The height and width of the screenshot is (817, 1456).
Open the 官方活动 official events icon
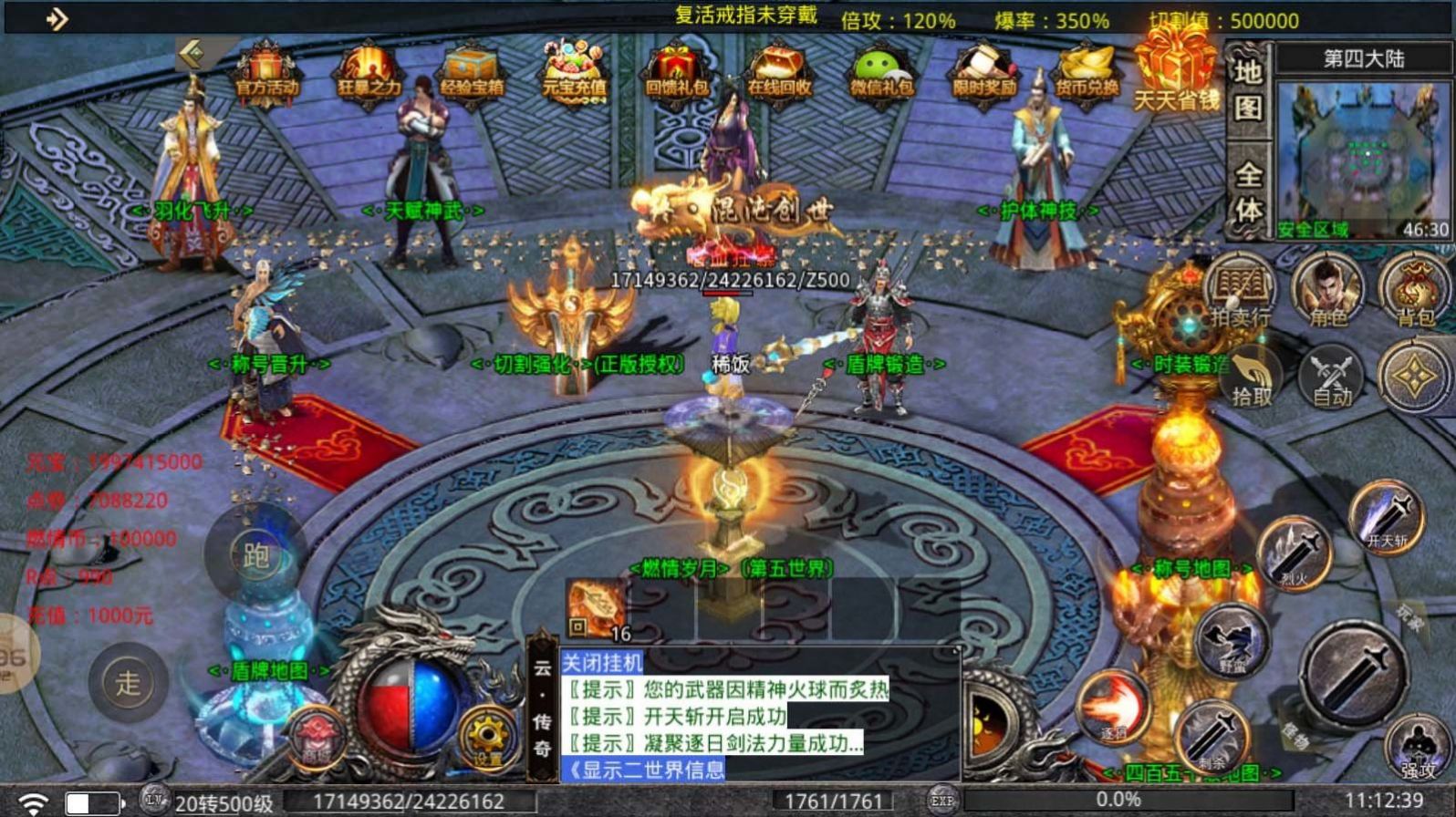266,71
